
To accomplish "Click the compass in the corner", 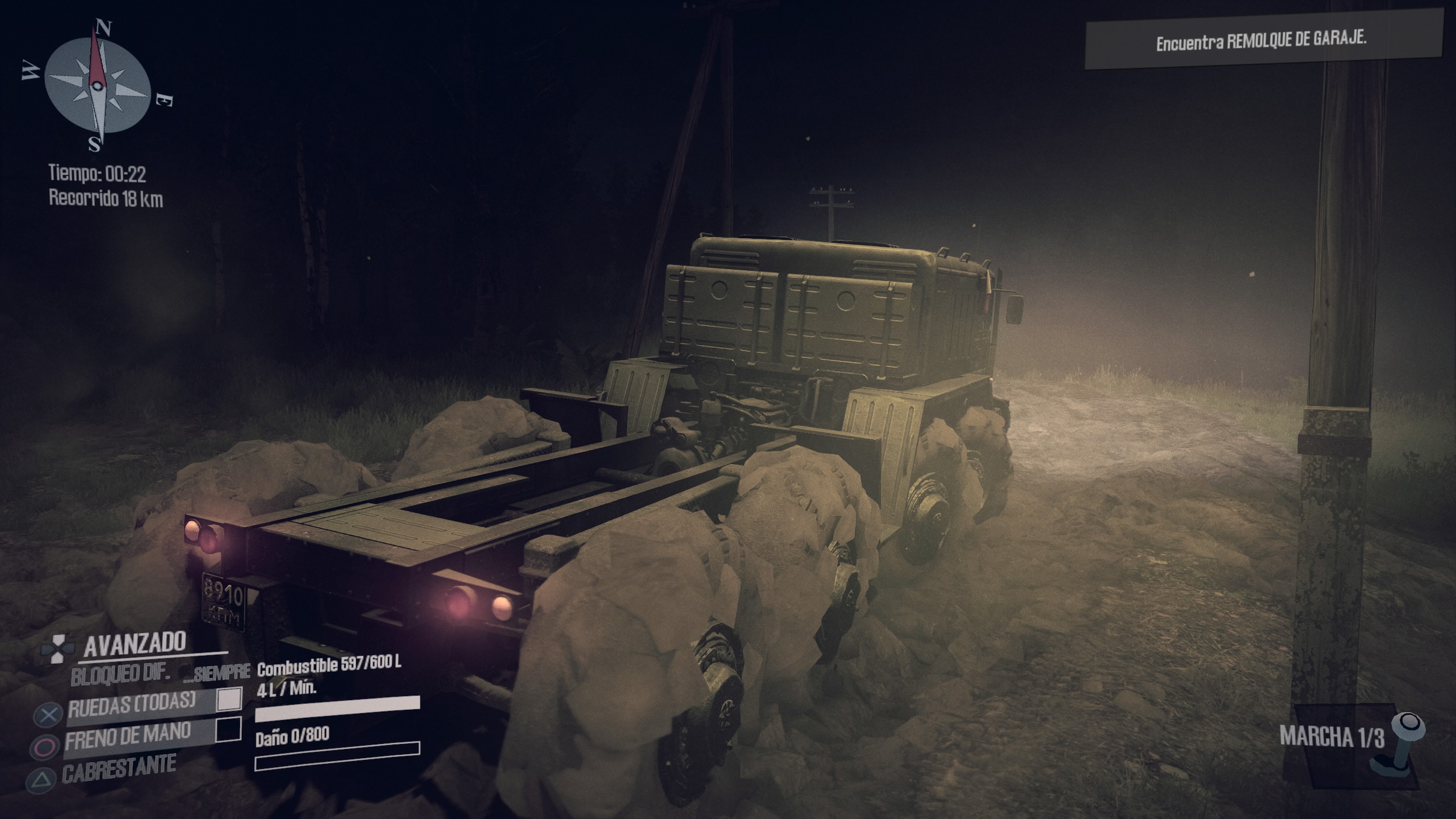I will pyautogui.click(x=97, y=86).
